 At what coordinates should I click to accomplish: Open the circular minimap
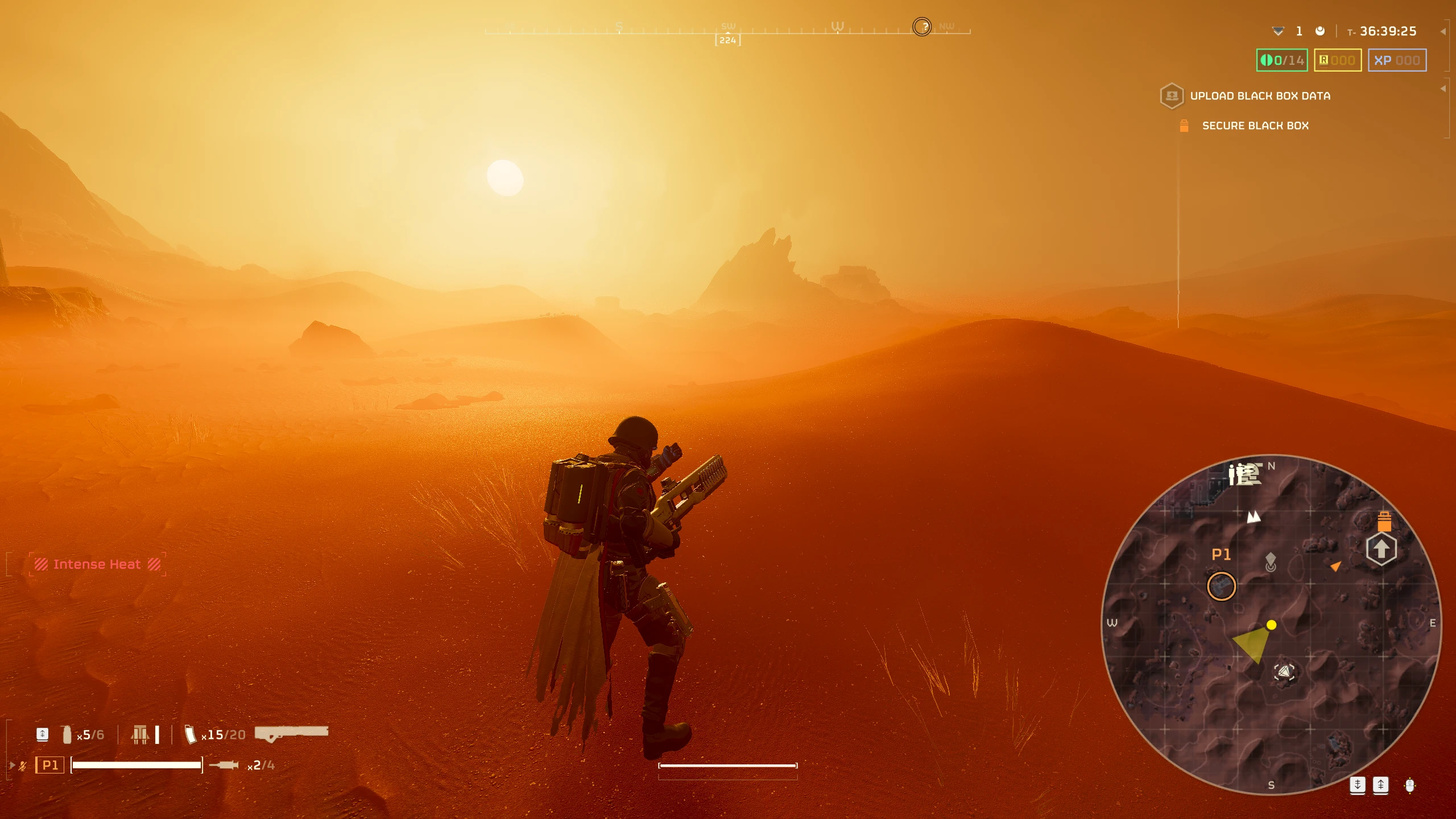tap(1272, 624)
